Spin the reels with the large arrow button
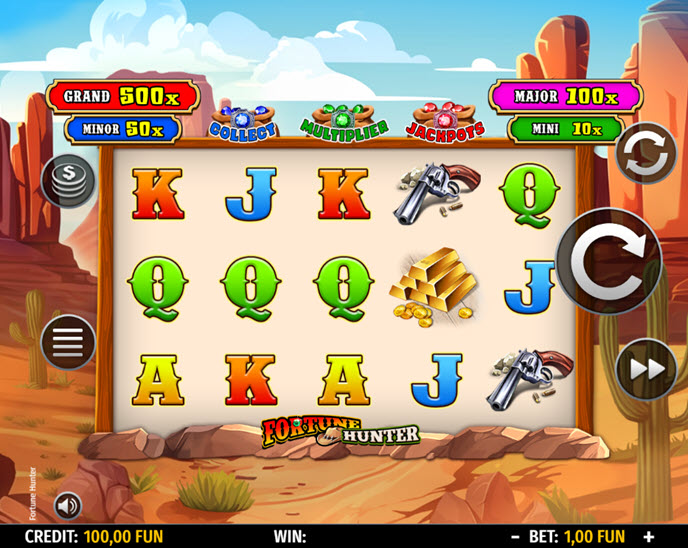This screenshot has width=688, height=548. click(x=608, y=261)
